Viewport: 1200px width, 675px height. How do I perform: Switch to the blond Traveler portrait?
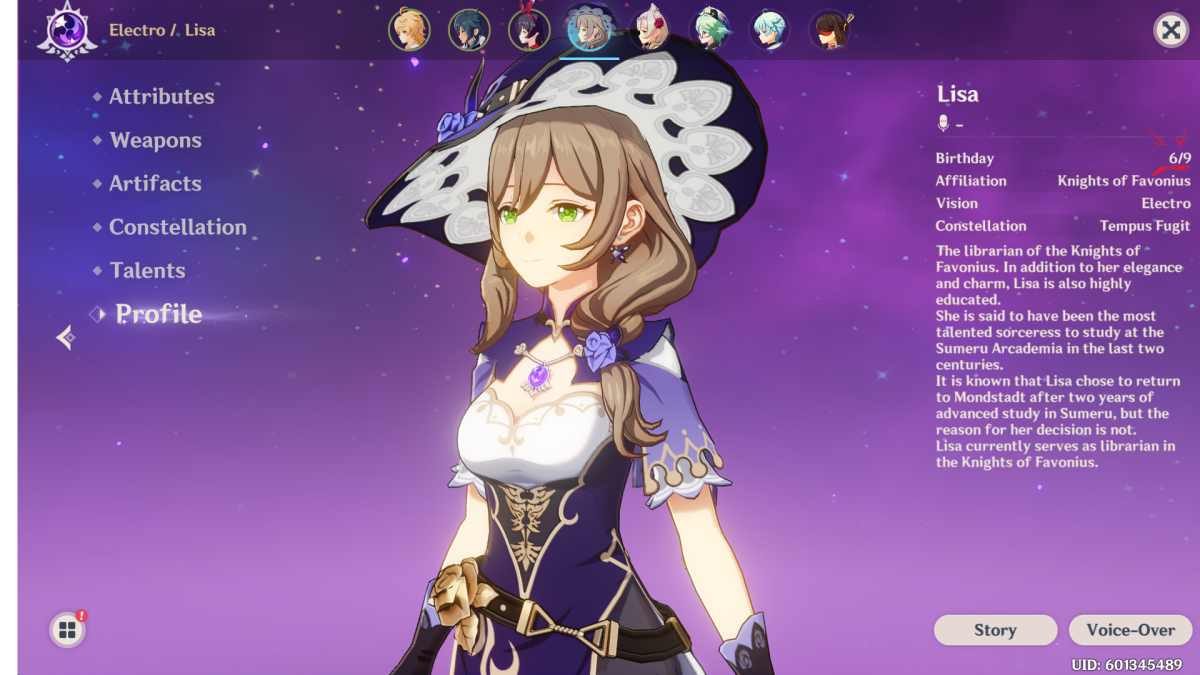[x=409, y=29]
